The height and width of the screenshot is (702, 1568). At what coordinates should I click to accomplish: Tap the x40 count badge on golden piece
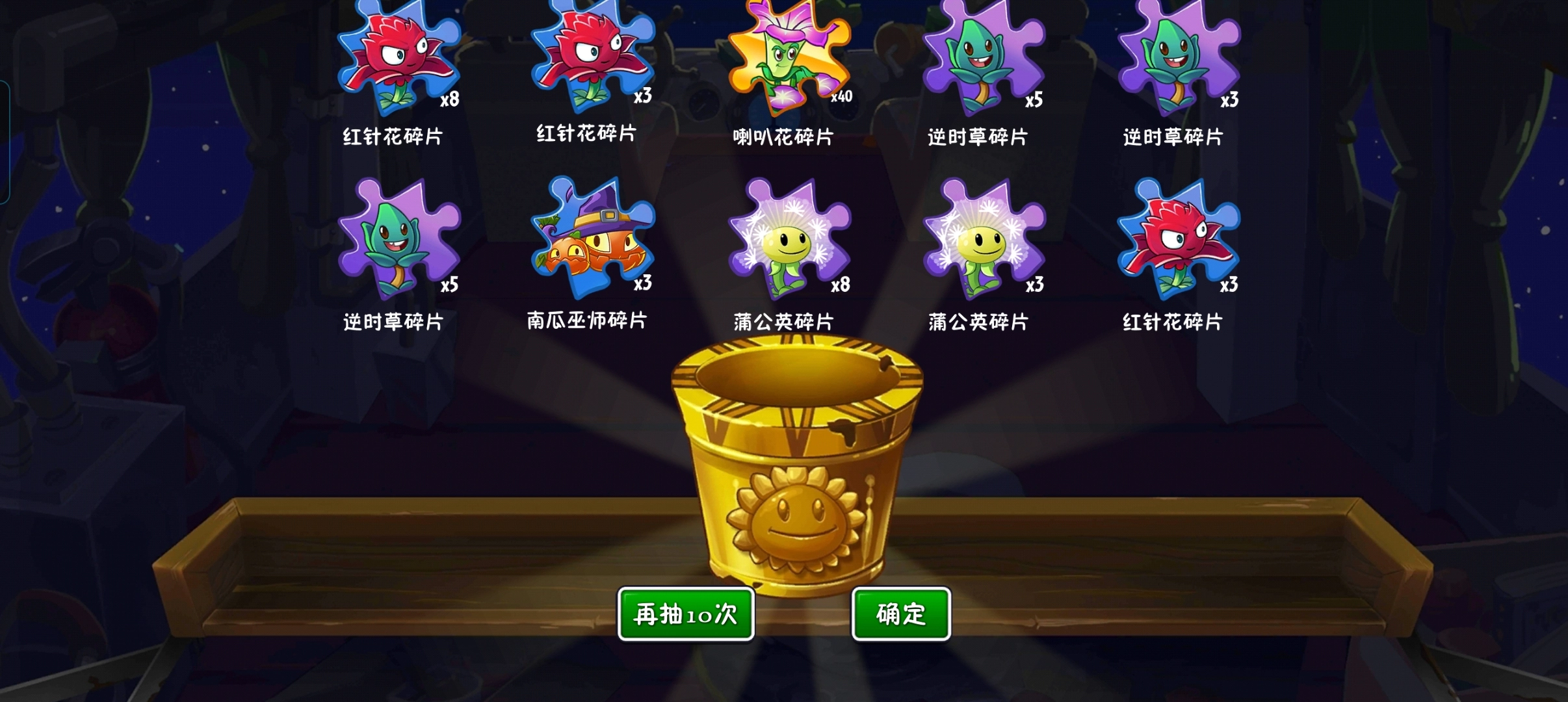click(x=841, y=97)
